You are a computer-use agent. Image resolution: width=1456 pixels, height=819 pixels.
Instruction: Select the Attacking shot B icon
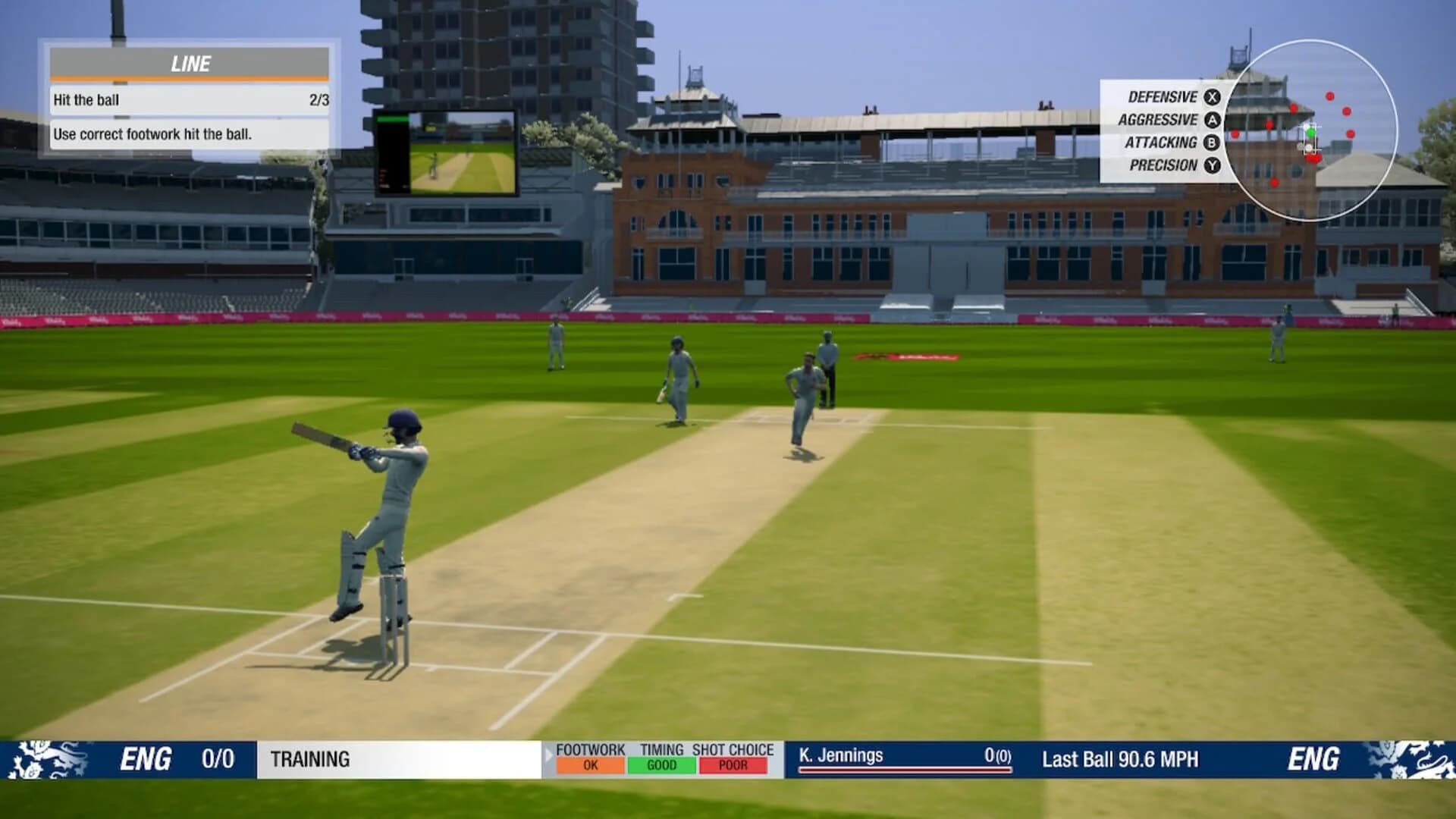tap(1211, 143)
